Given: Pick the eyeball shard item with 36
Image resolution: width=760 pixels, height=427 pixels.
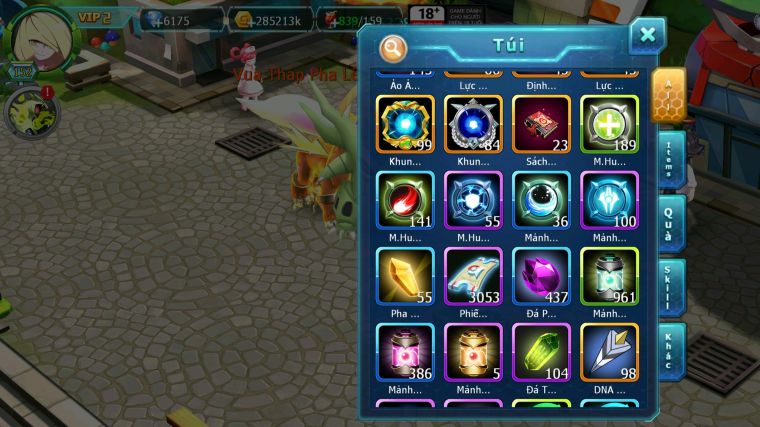Looking at the screenshot, I should (541, 200).
